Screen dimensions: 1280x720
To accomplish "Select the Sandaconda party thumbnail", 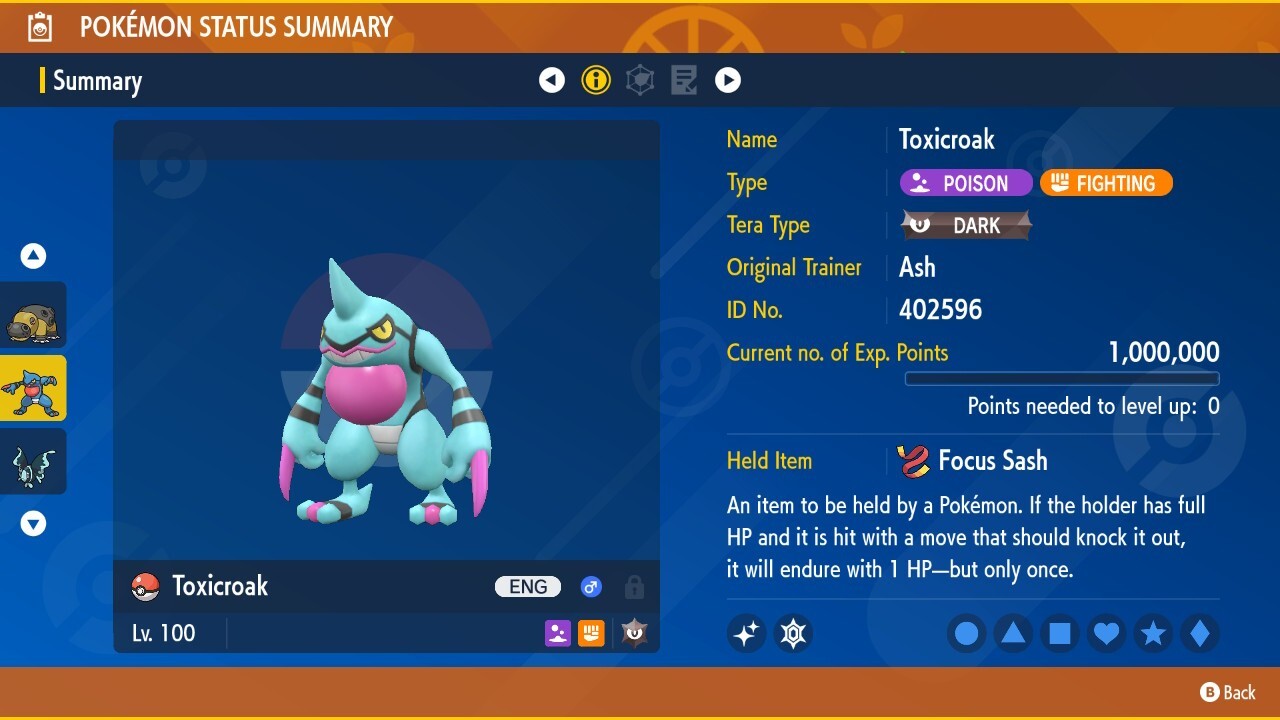I will [x=33, y=315].
